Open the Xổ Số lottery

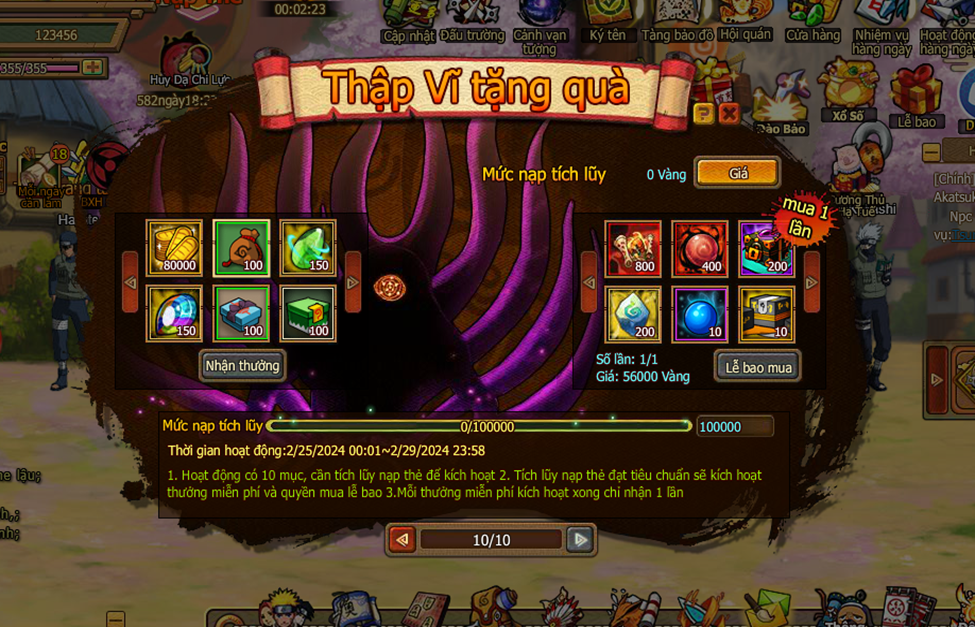tap(848, 90)
